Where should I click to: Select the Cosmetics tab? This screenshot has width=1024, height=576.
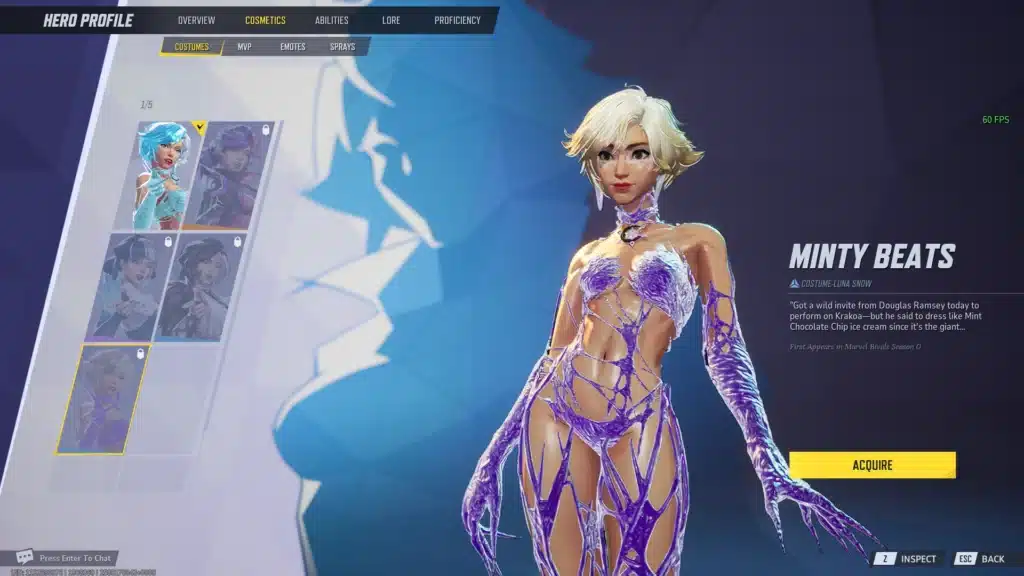(265, 20)
